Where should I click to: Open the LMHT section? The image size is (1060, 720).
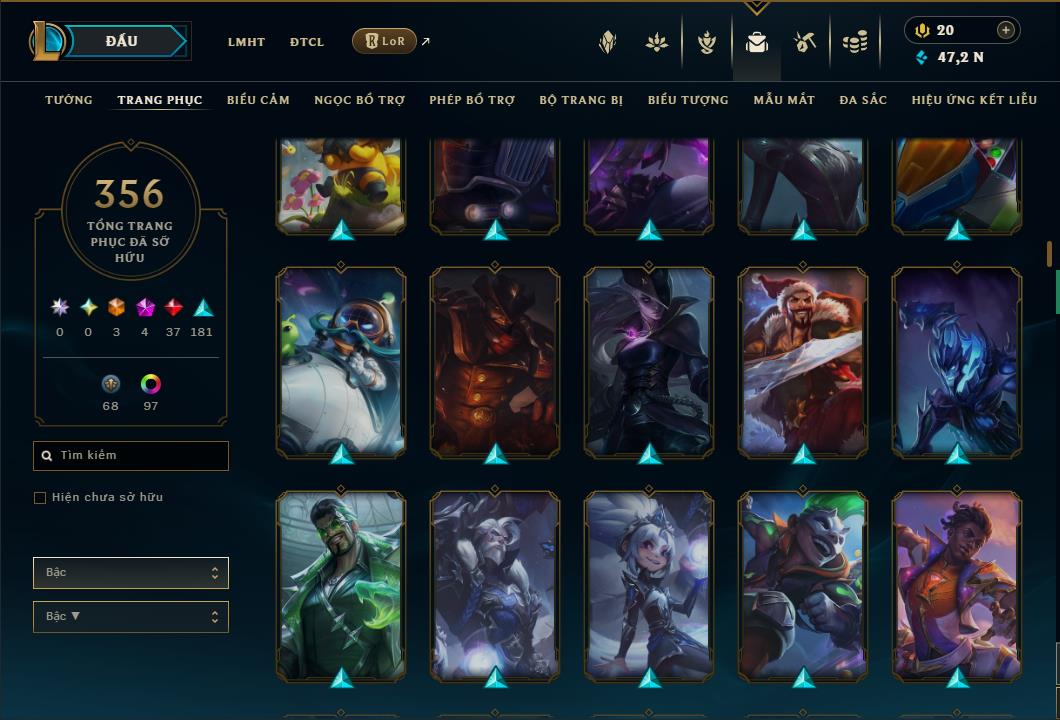point(246,42)
